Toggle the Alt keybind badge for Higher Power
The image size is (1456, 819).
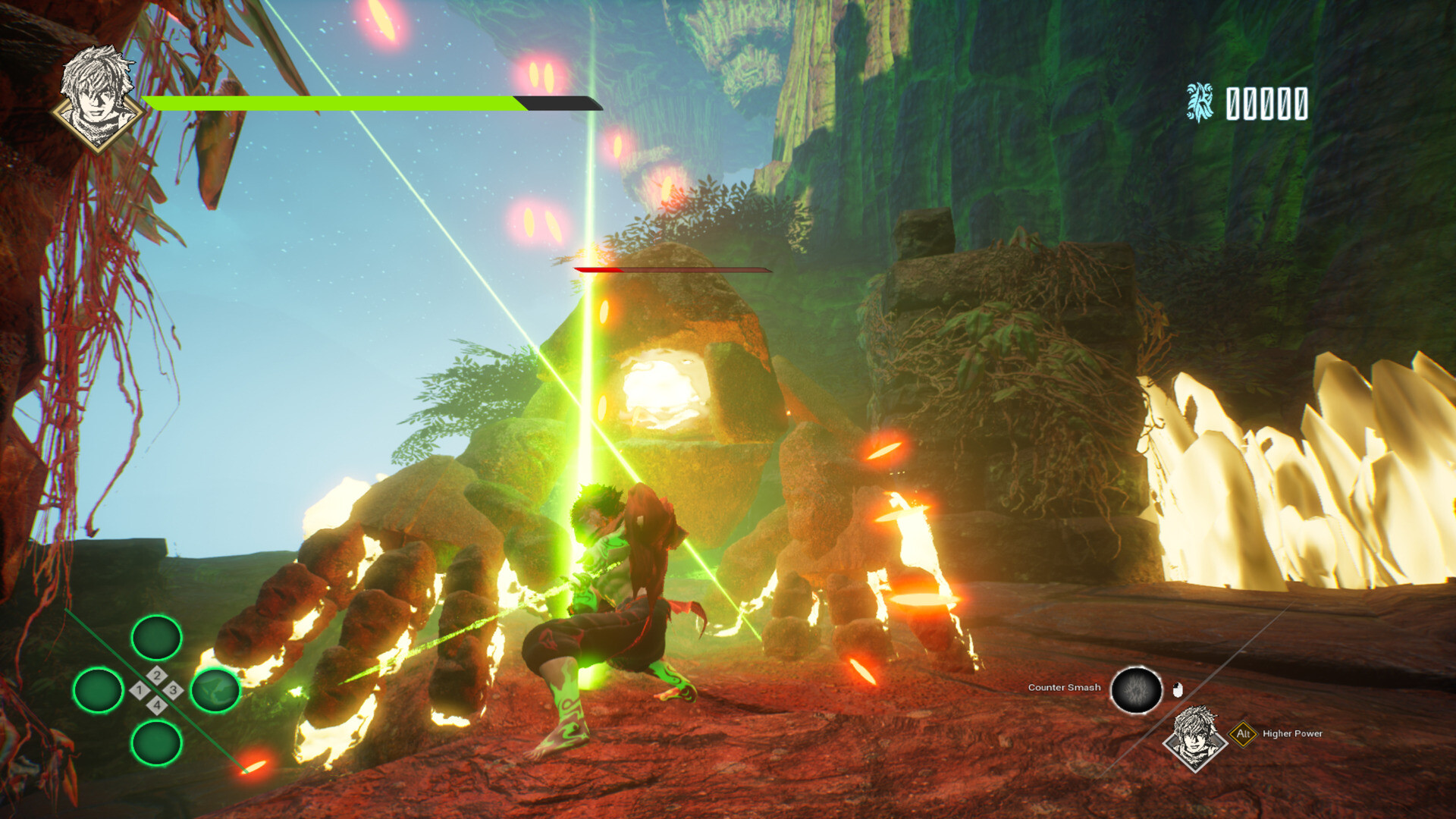(x=1243, y=733)
